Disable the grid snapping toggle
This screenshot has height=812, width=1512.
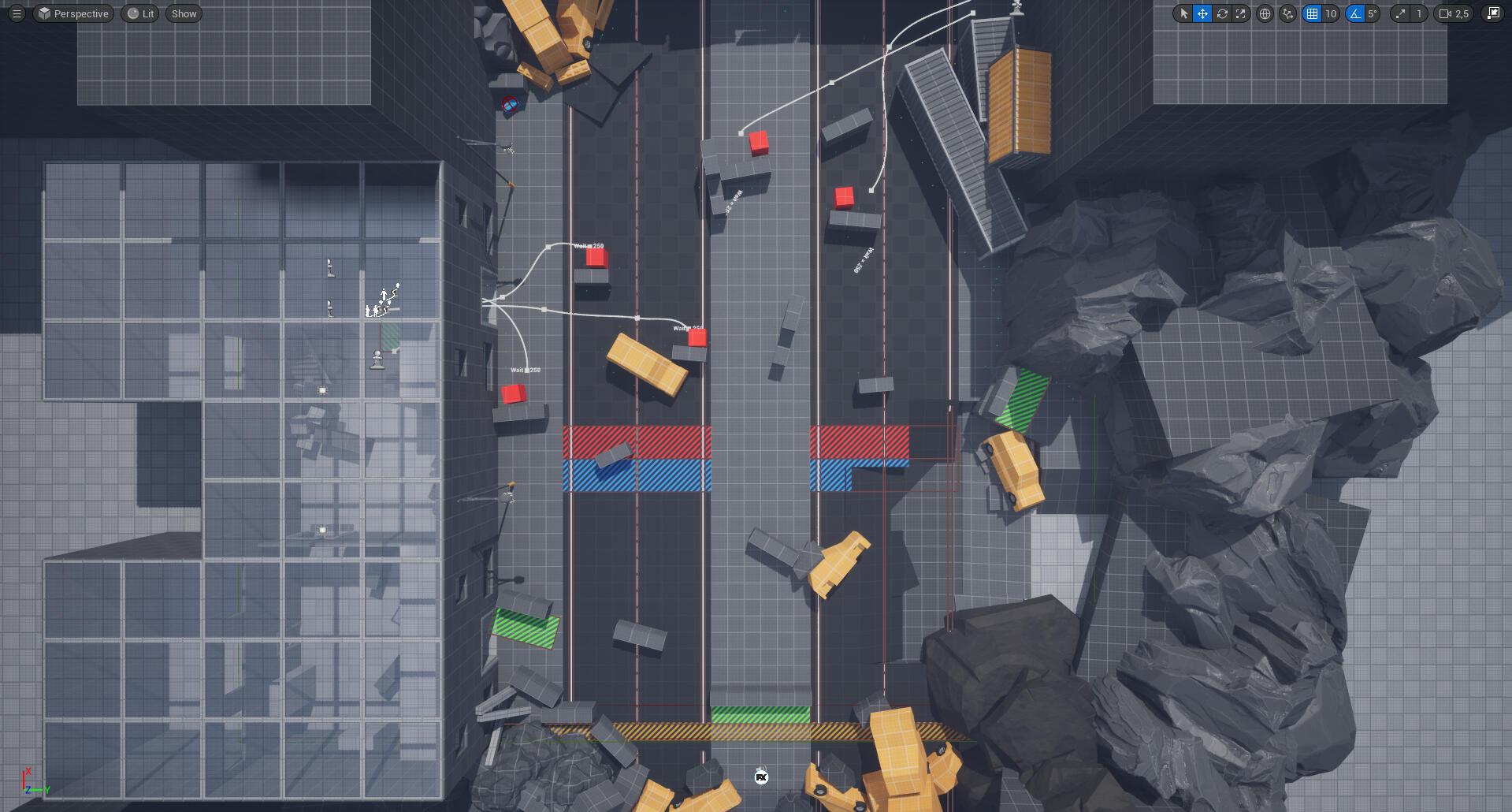(x=1312, y=13)
